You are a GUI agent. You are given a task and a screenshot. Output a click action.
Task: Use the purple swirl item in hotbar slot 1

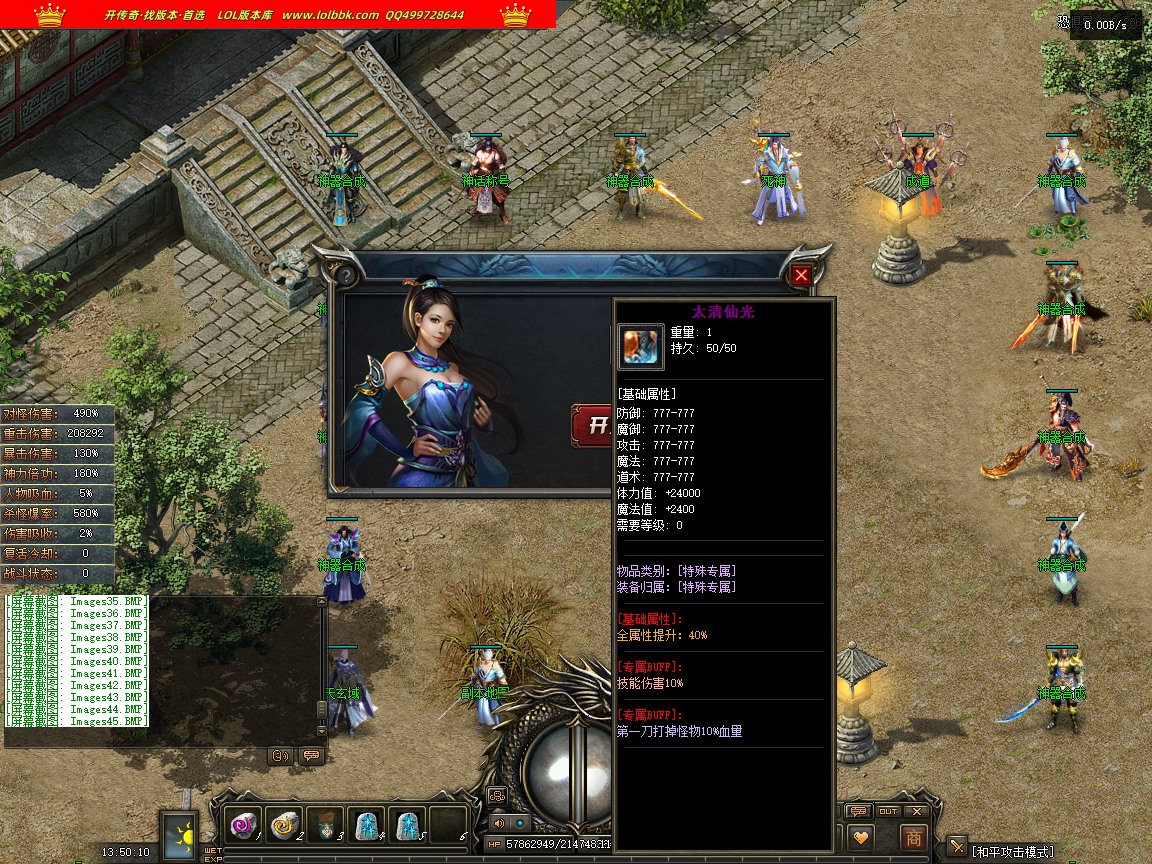pyautogui.click(x=243, y=825)
